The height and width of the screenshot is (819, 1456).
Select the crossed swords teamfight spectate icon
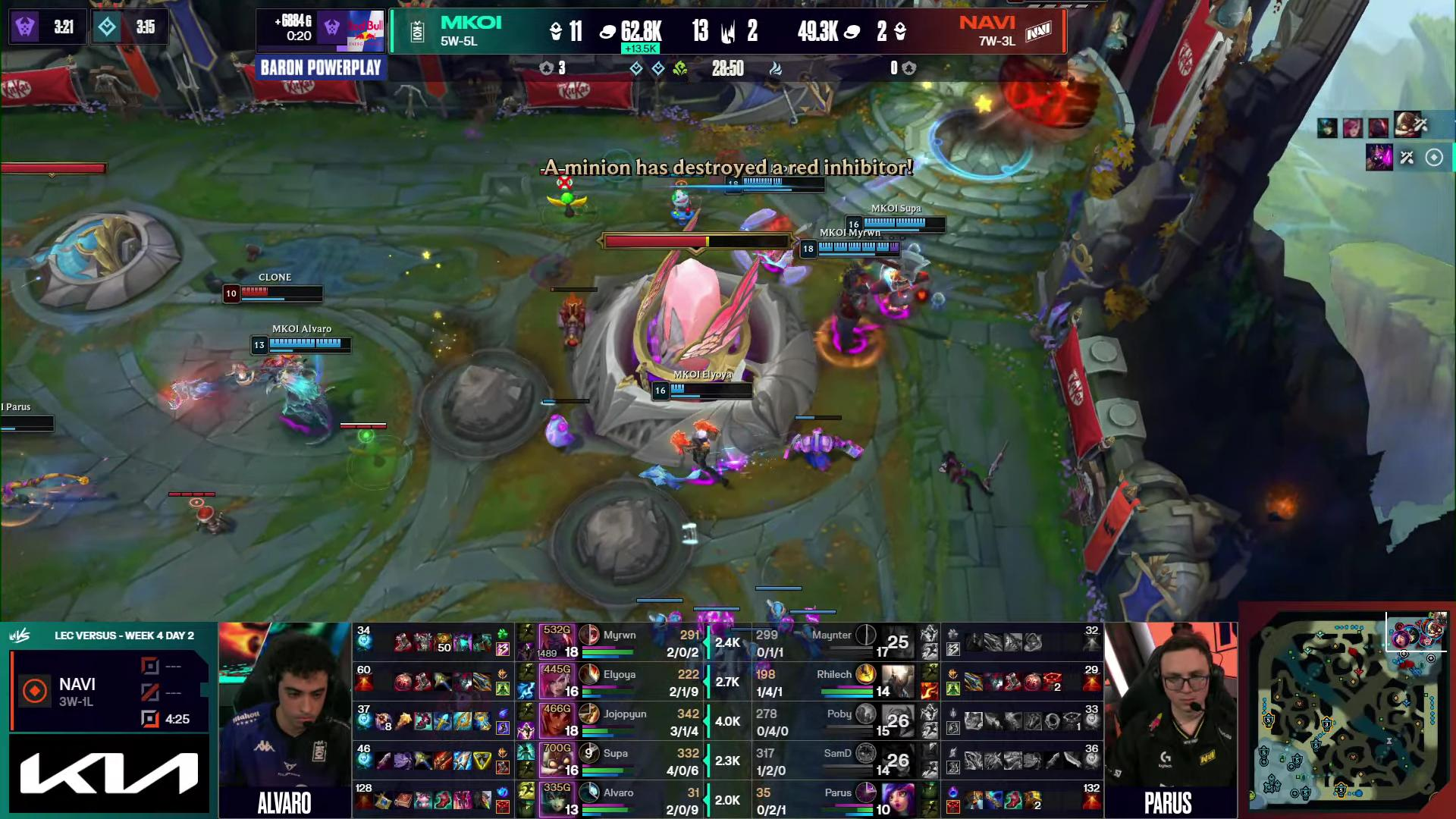1407,158
